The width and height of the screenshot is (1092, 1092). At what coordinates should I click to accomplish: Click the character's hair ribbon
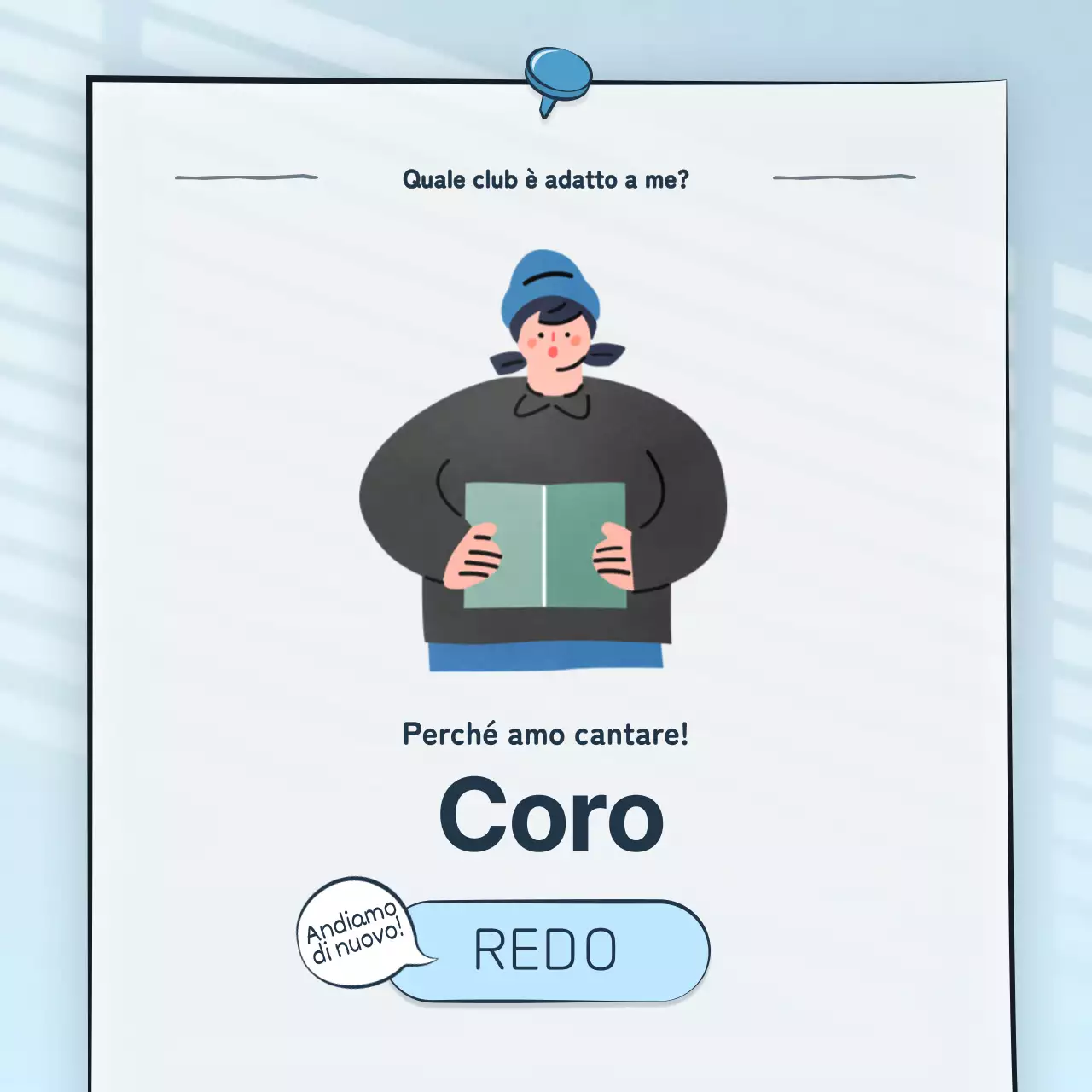tap(603, 354)
